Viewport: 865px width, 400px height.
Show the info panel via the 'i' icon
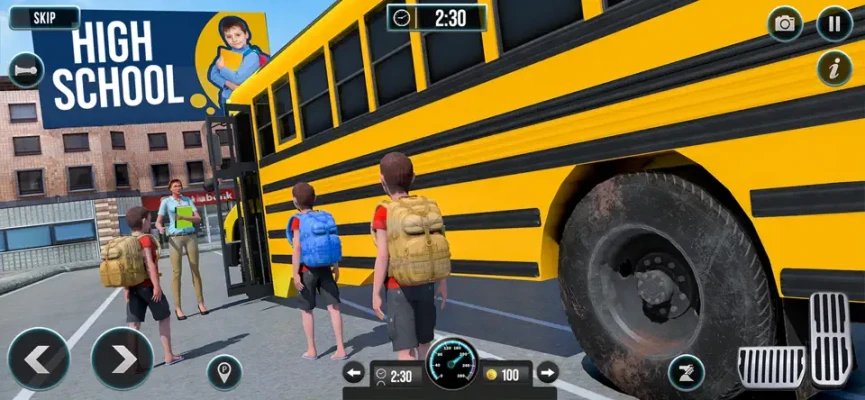tap(834, 69)
